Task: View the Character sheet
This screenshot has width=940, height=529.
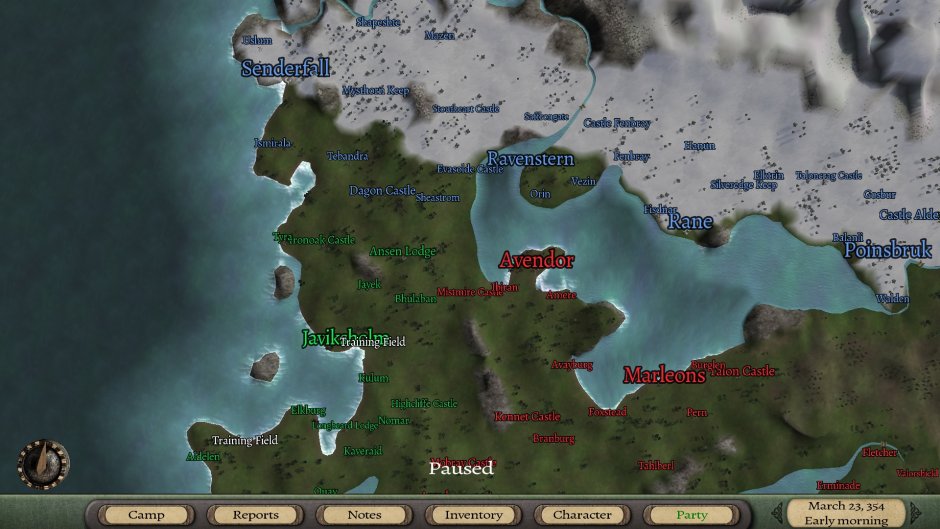Action: click(582, 515)
